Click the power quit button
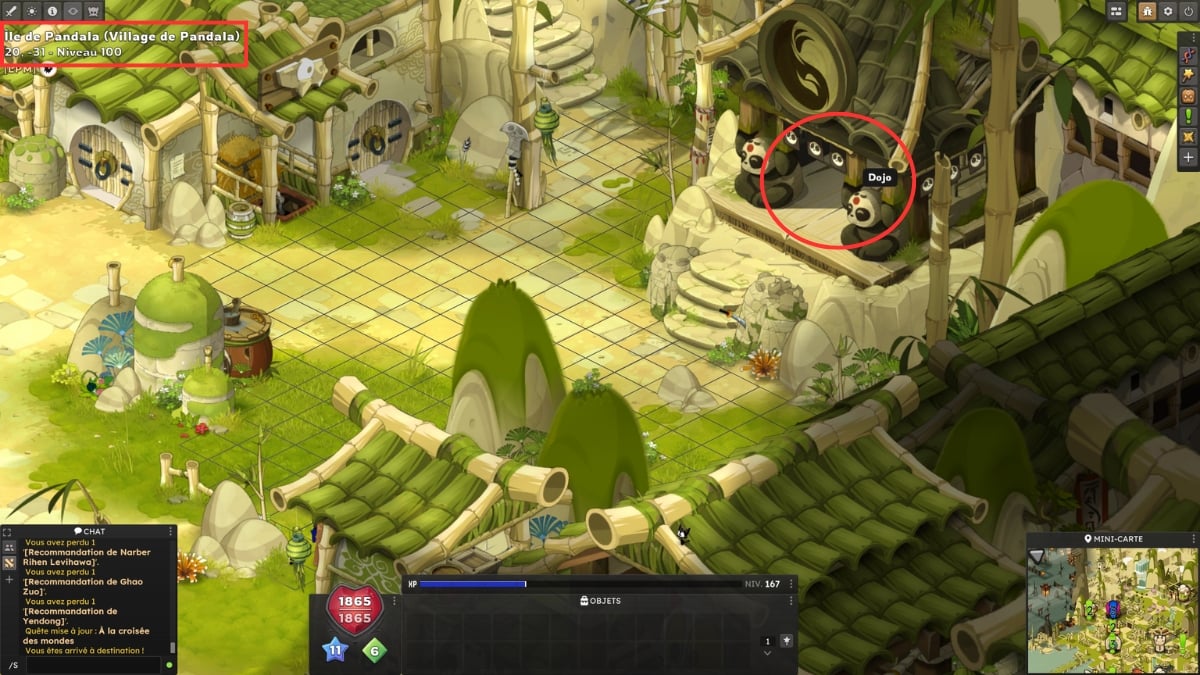The image size is (1200, 675). (1188, 11)
